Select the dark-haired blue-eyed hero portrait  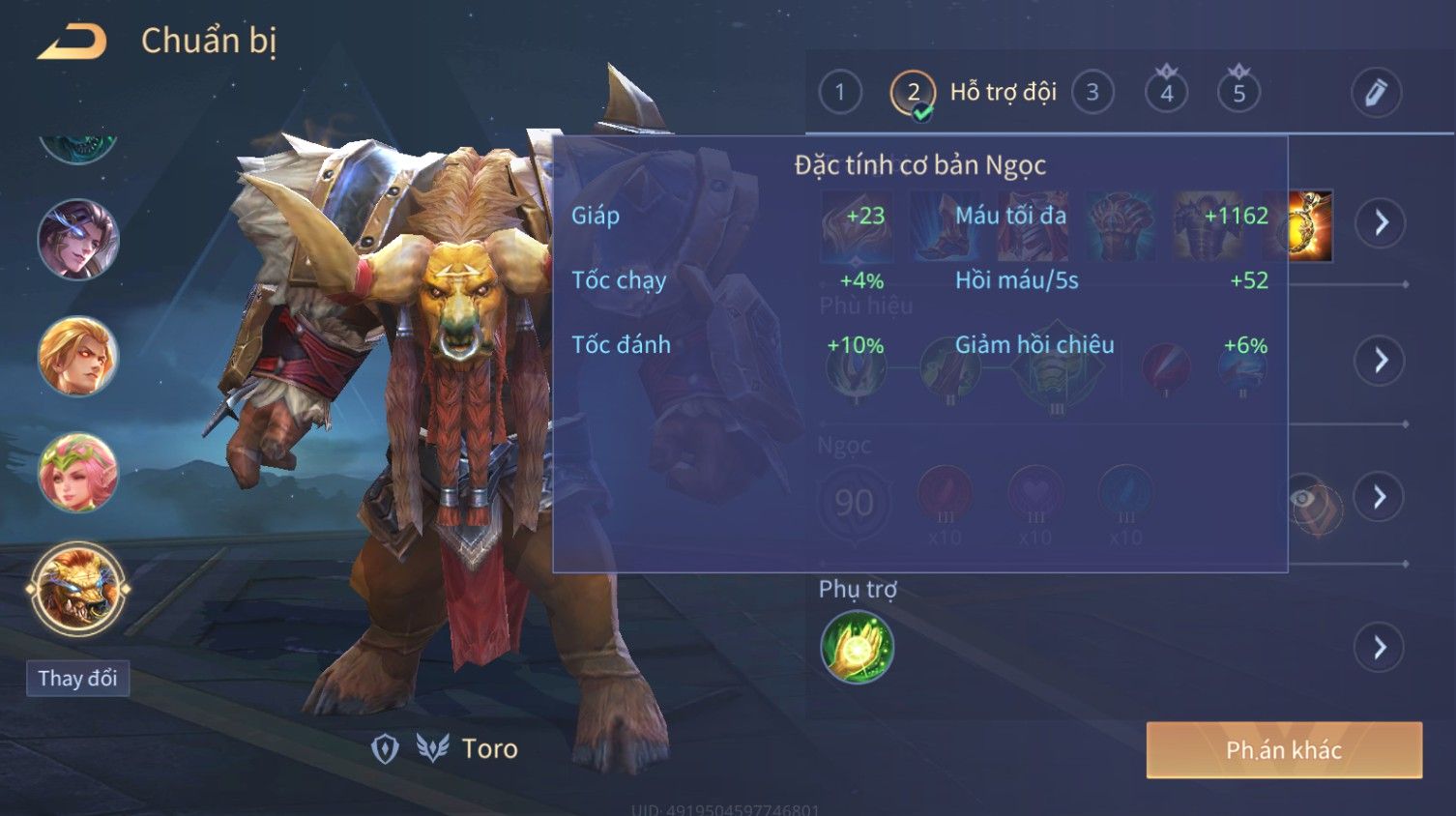click(77, 239)
